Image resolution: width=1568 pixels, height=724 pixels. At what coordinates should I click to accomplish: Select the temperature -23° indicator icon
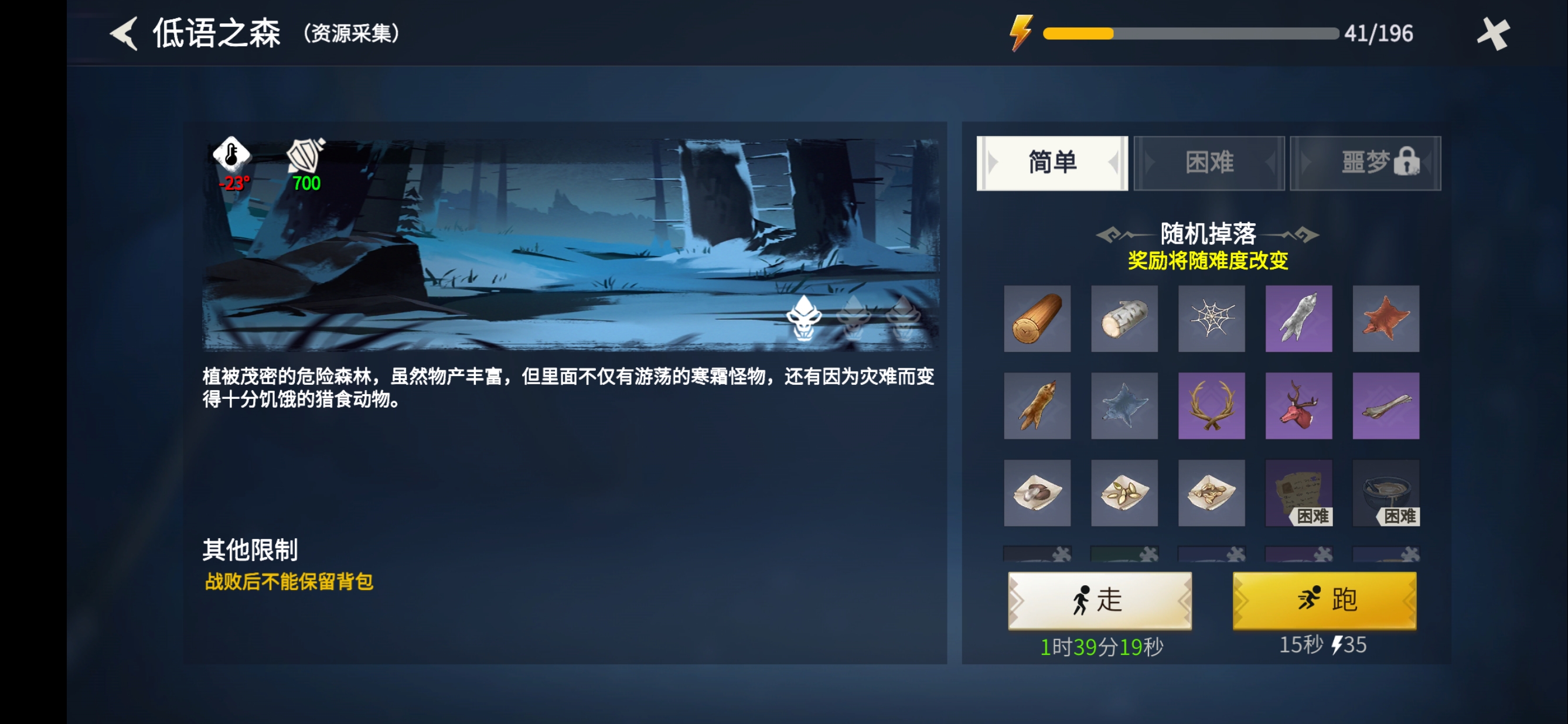231,157
